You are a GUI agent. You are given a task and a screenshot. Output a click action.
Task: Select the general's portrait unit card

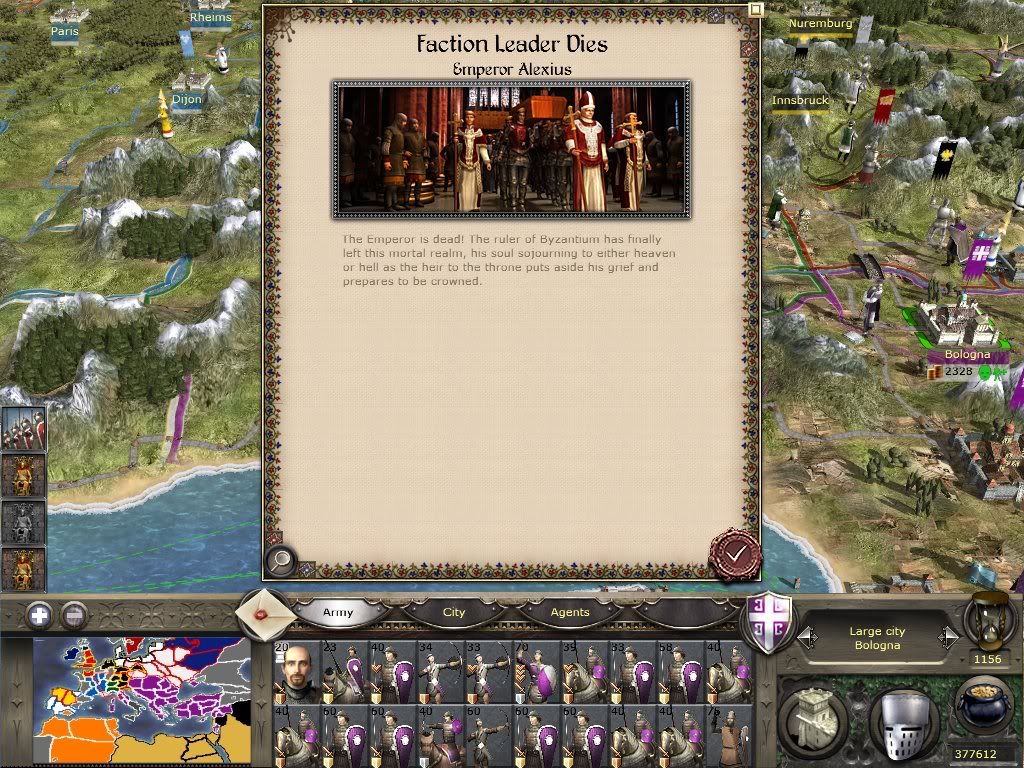point(297,672)
